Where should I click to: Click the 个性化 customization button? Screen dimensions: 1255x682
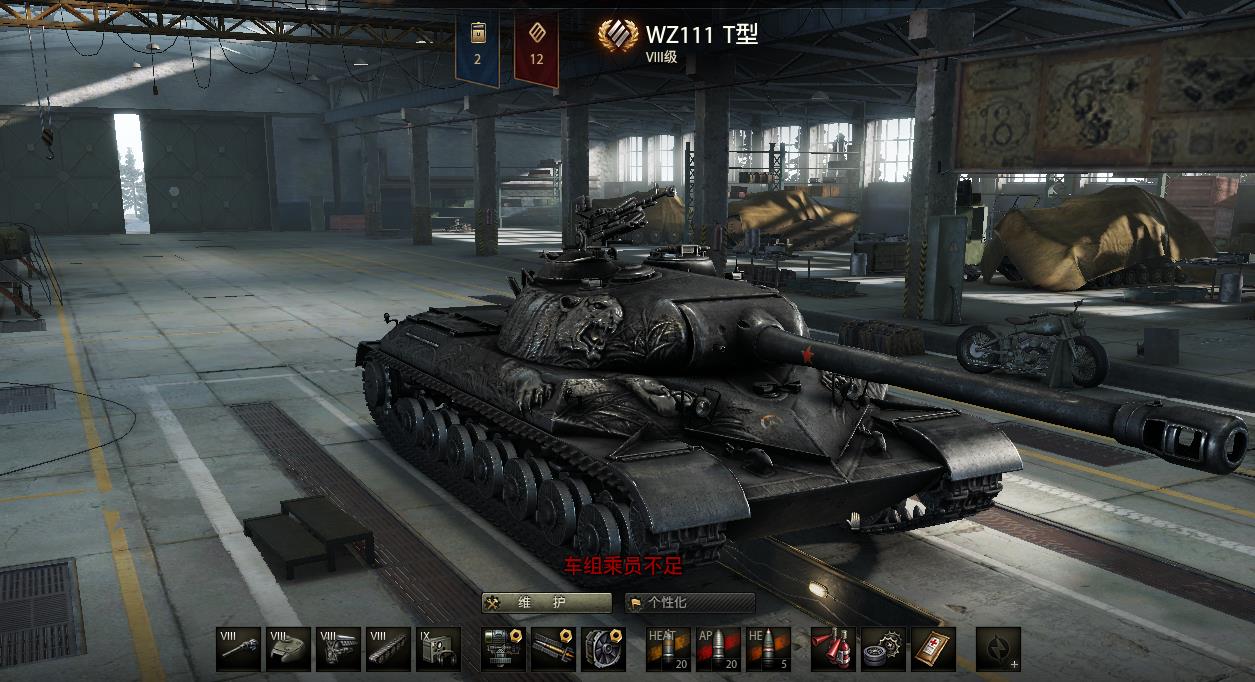tap(690, 602)
